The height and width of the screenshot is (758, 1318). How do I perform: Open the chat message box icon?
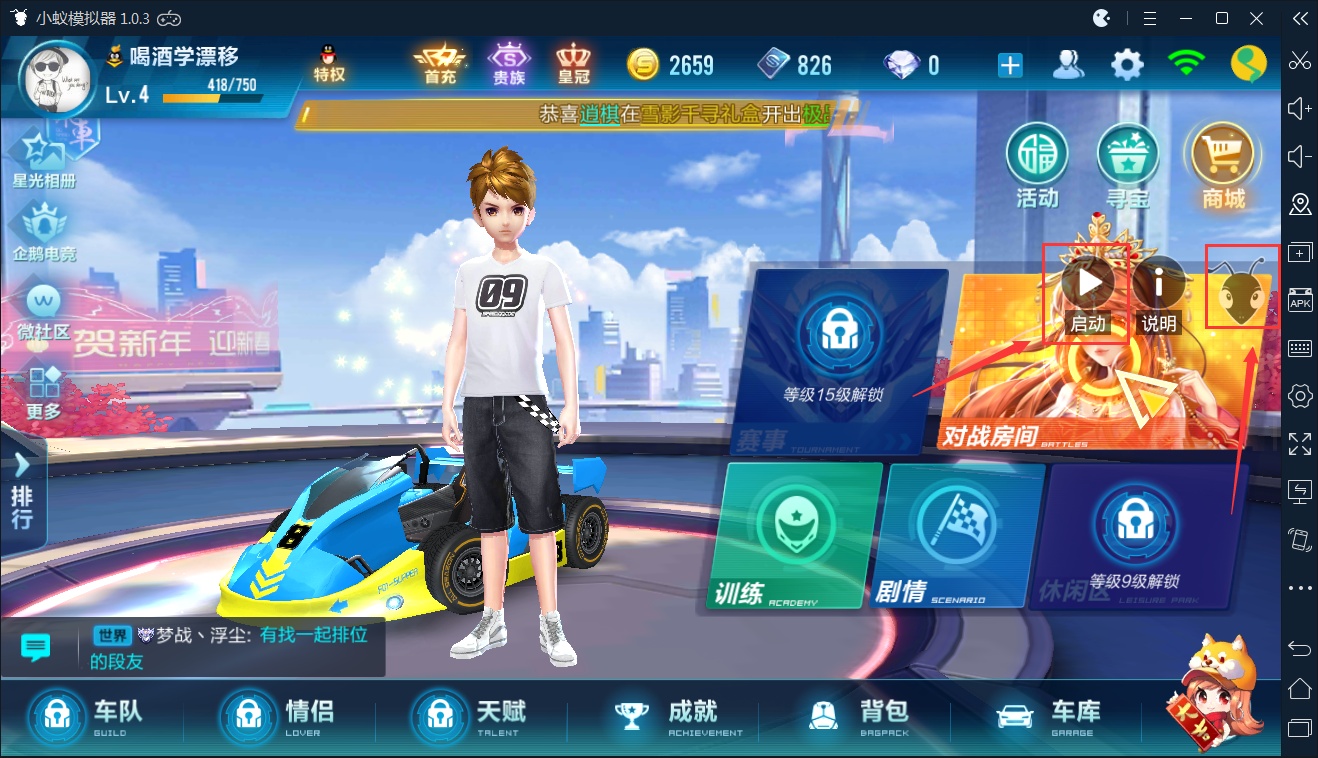pos(36,648)
